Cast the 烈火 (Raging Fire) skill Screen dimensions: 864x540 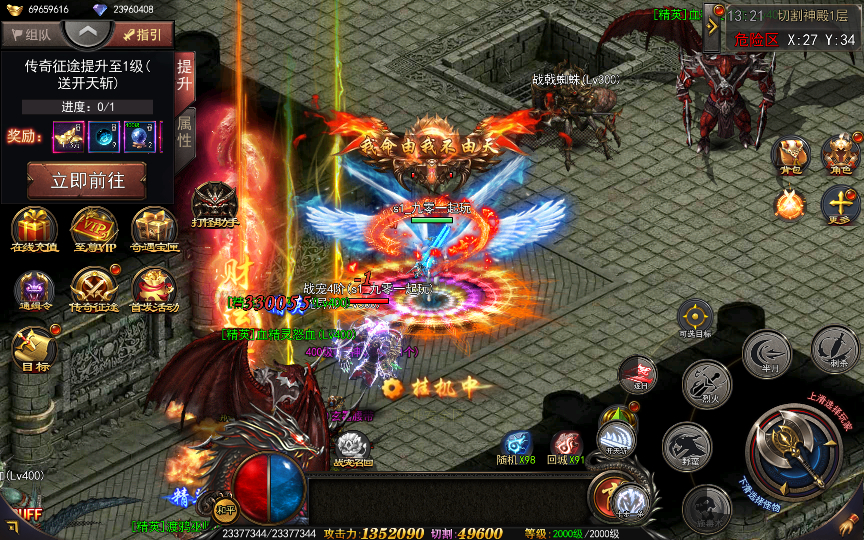tap(708, 385)
